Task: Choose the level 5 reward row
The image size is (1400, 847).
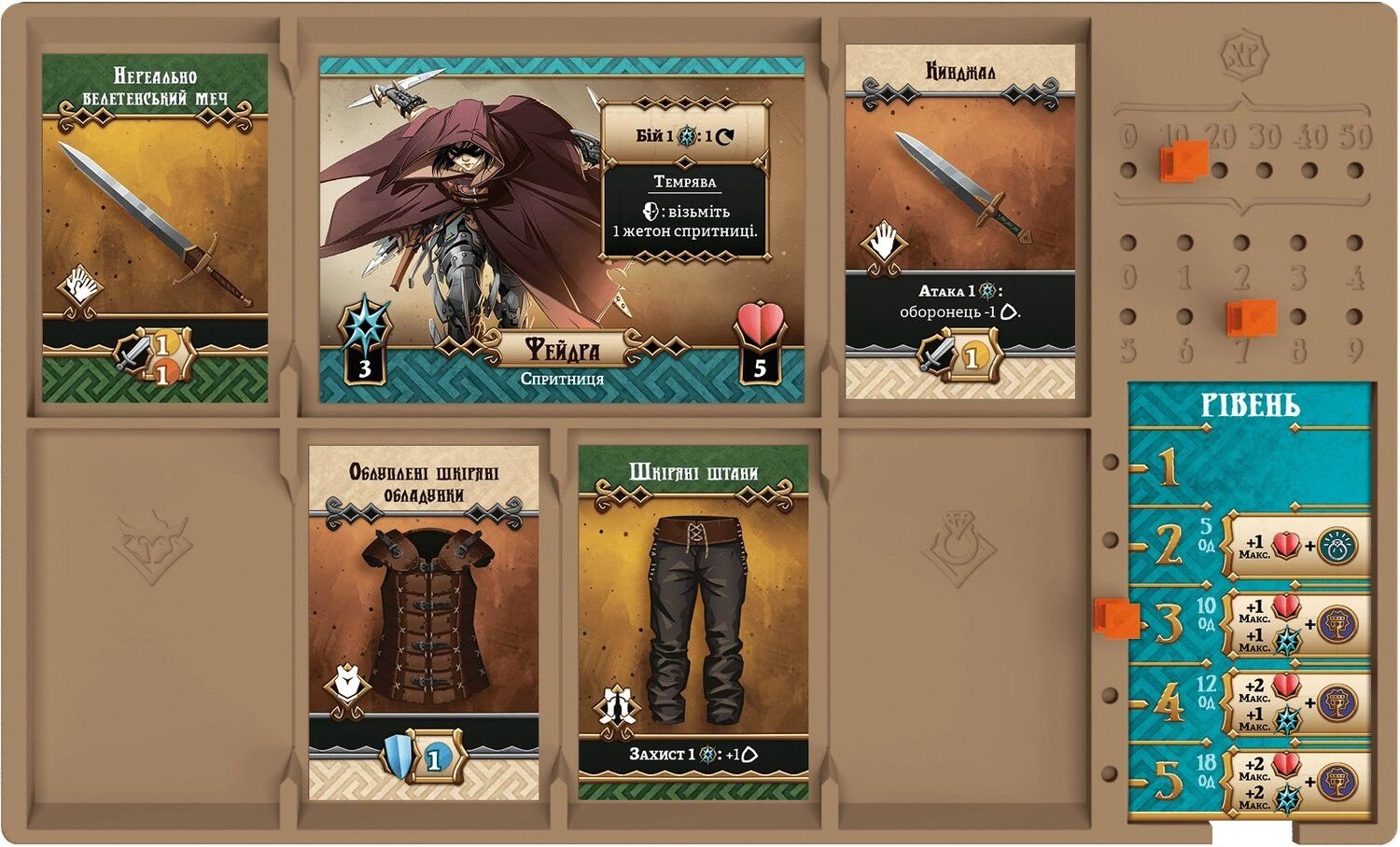Action: (1251, 780)
